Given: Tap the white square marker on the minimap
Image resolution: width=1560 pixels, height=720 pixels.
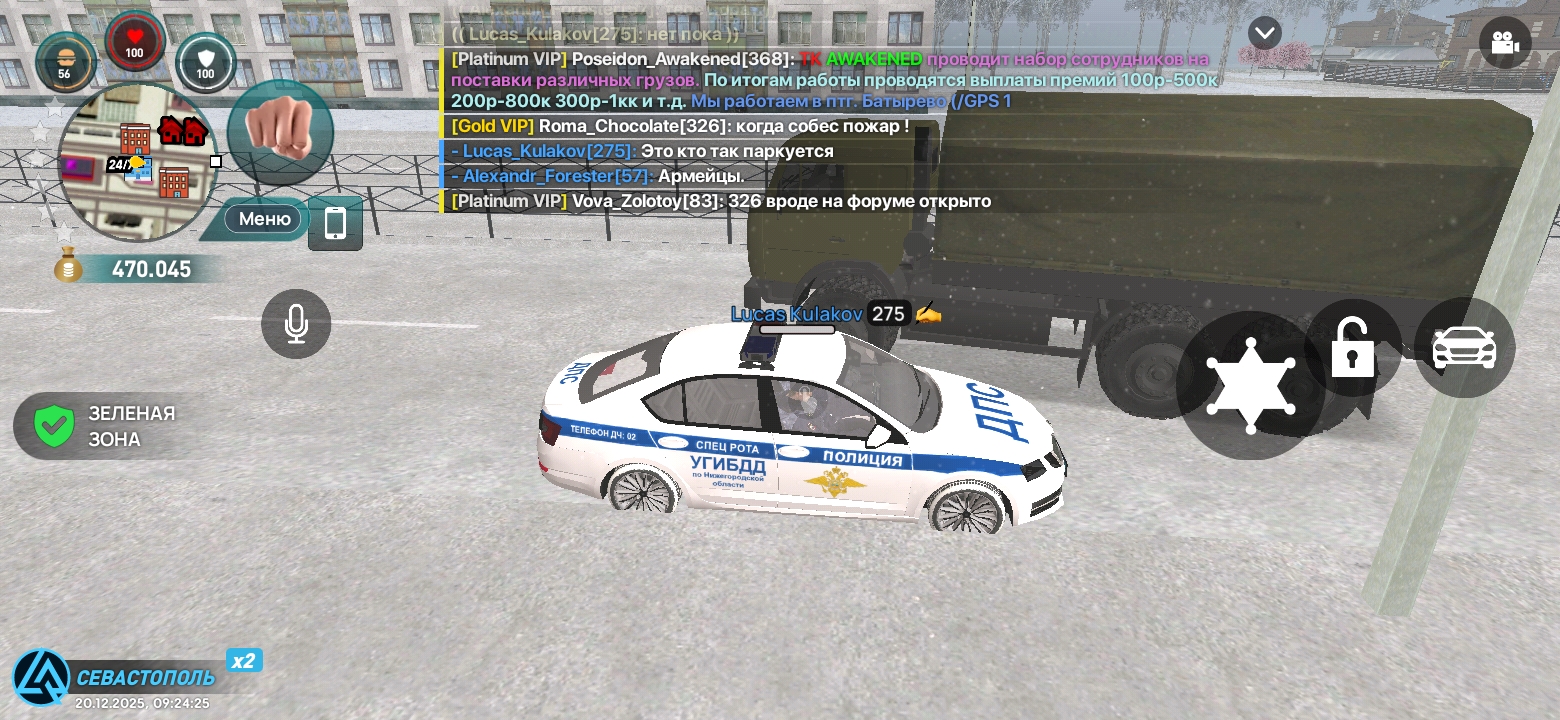Looking at the screenshot, I should tap(215, 161).
